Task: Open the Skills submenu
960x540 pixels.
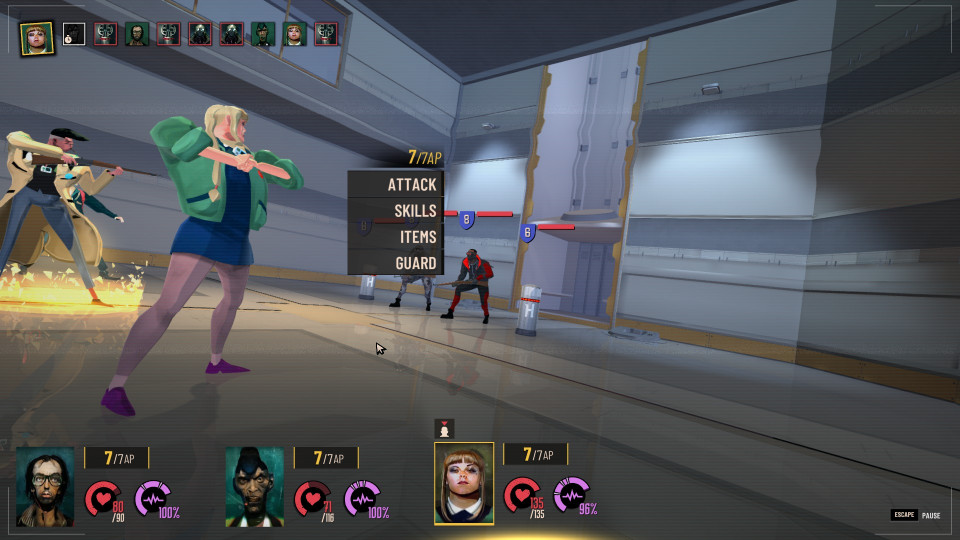Action: 397,211
